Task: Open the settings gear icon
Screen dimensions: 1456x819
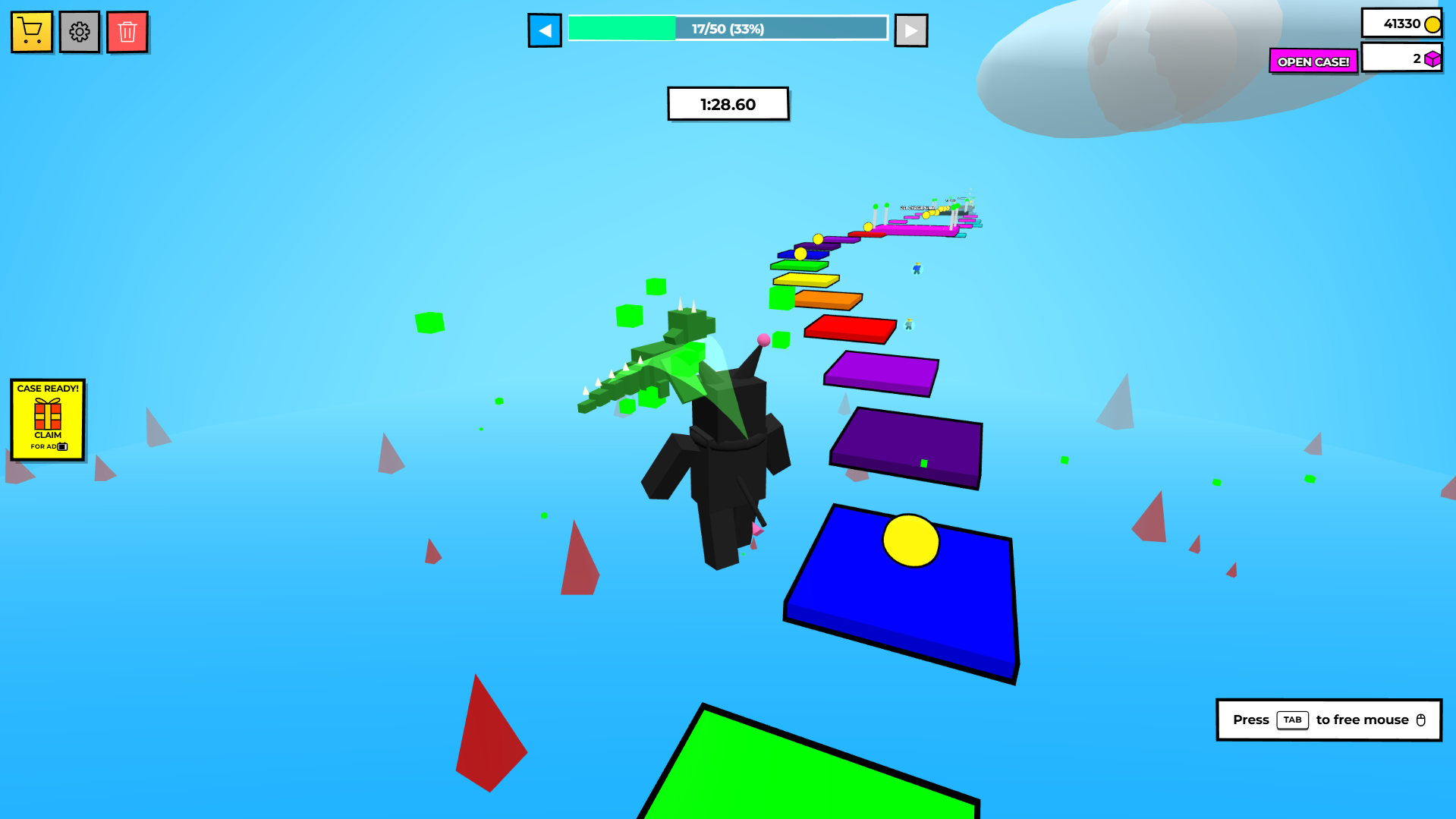Action: 79,31
